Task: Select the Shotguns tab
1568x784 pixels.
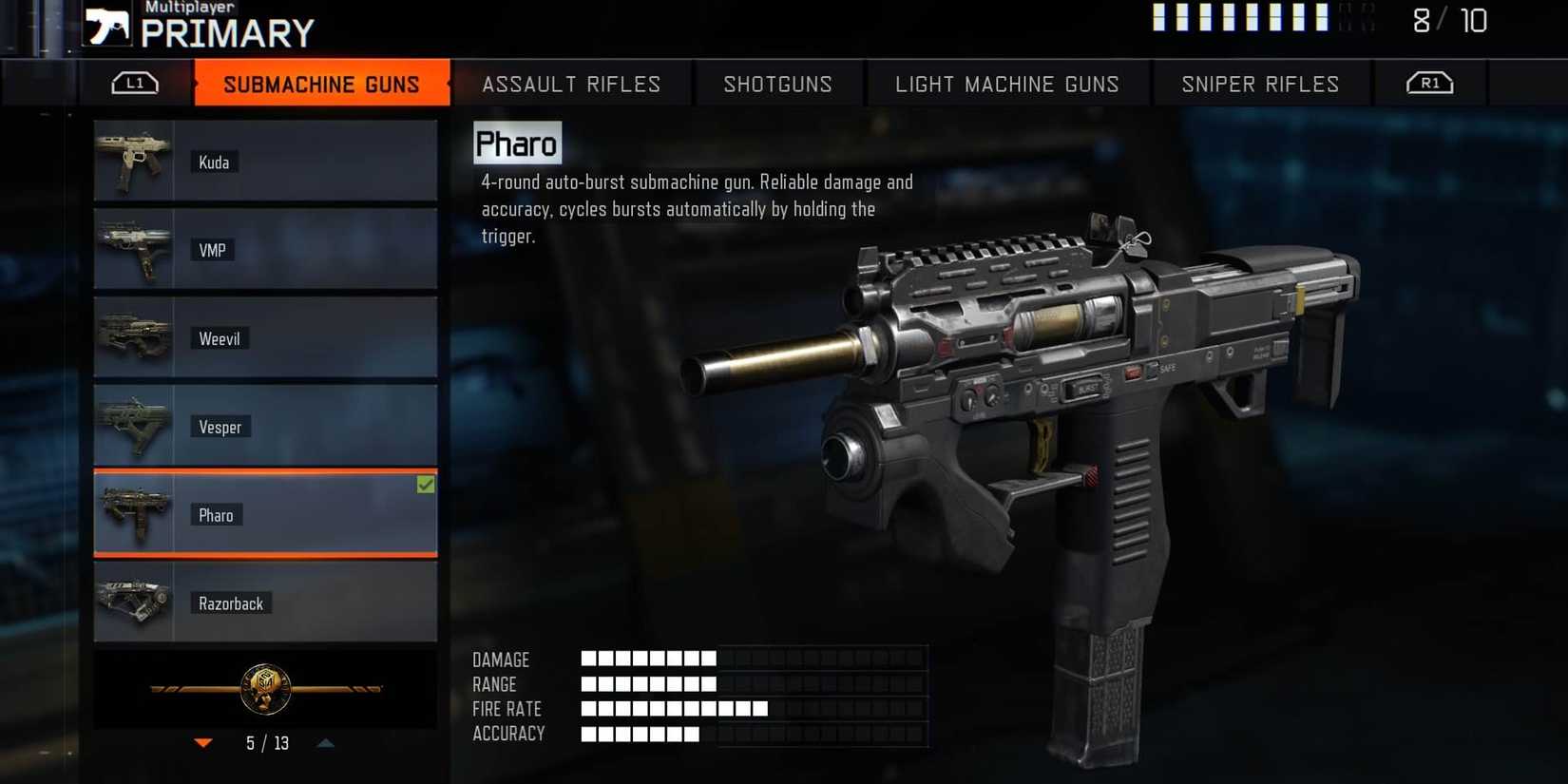Action: point(778,84)
